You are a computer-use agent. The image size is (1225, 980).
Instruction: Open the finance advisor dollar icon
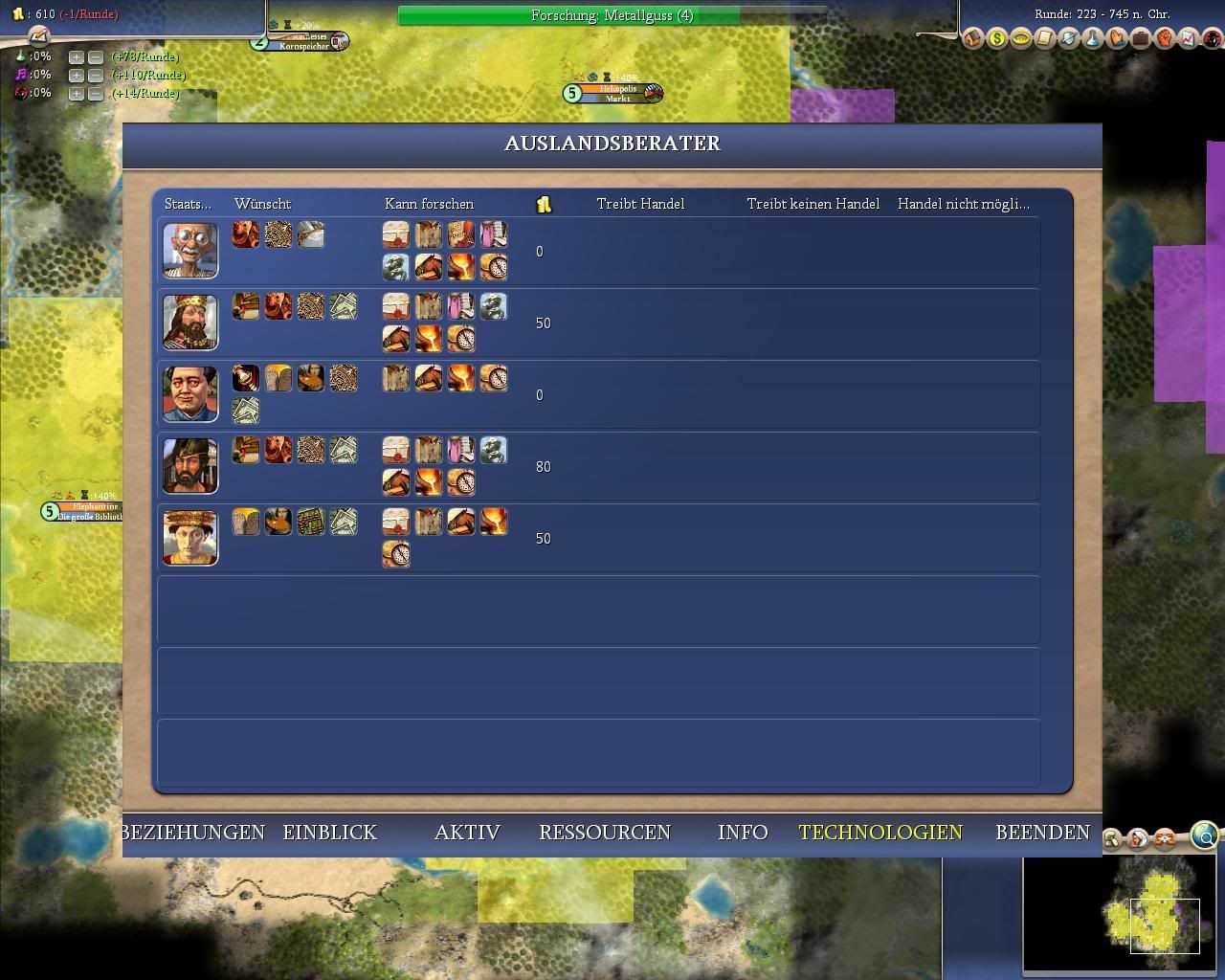[x=997, y=38]
